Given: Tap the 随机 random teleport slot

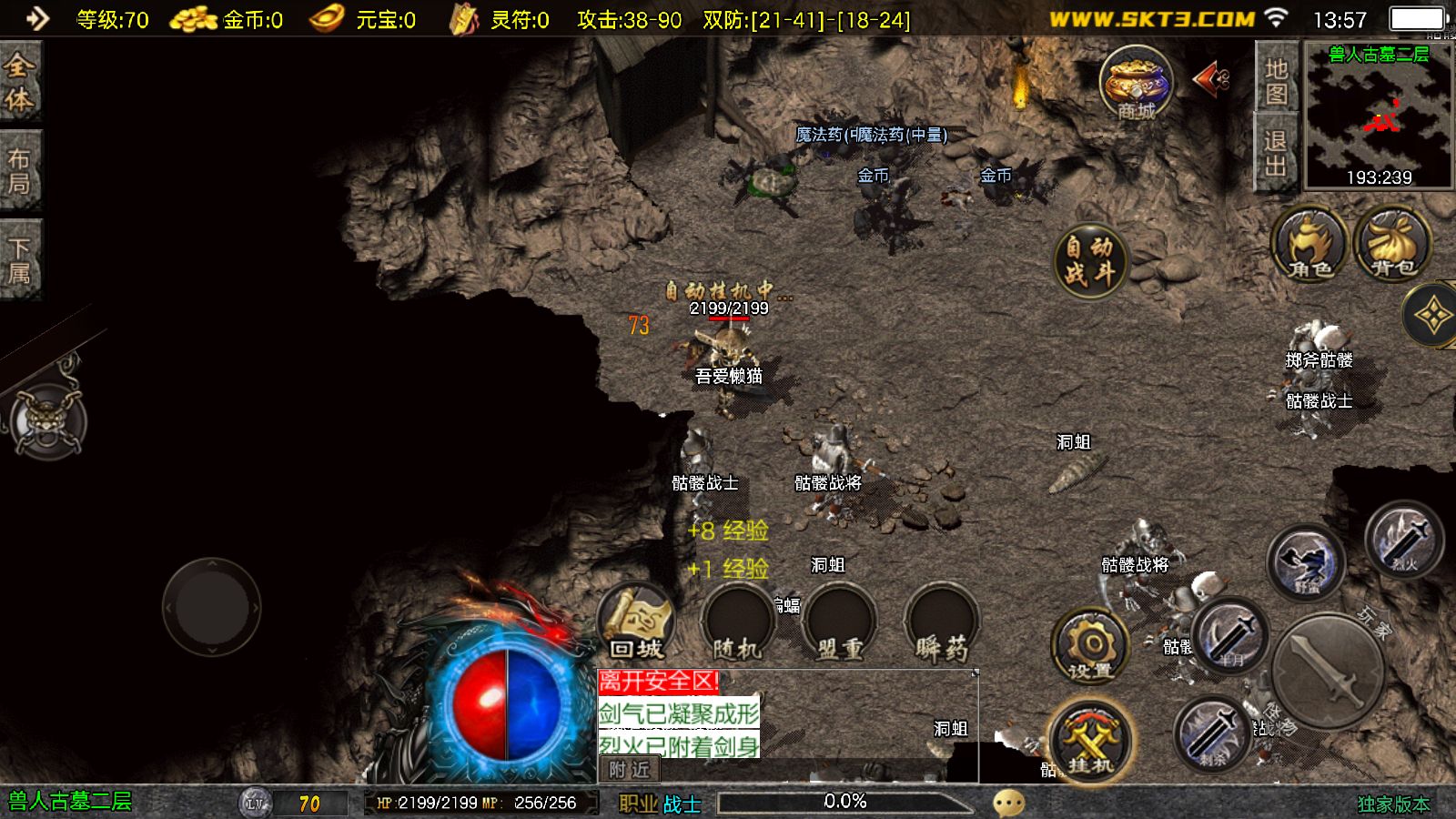Looking at the screenshot, I should click(737, 624).
